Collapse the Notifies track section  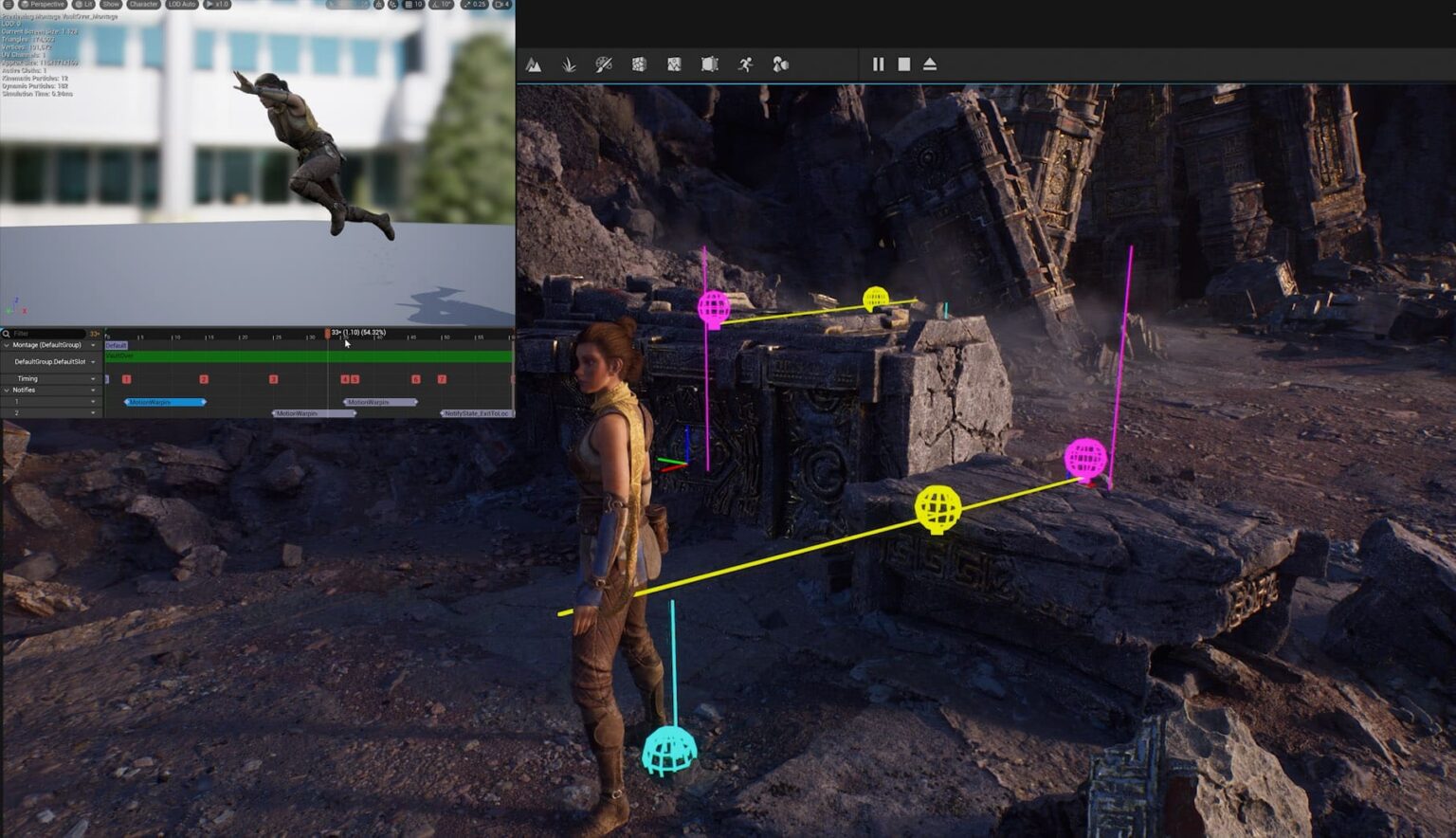click(x=7, y=390)
